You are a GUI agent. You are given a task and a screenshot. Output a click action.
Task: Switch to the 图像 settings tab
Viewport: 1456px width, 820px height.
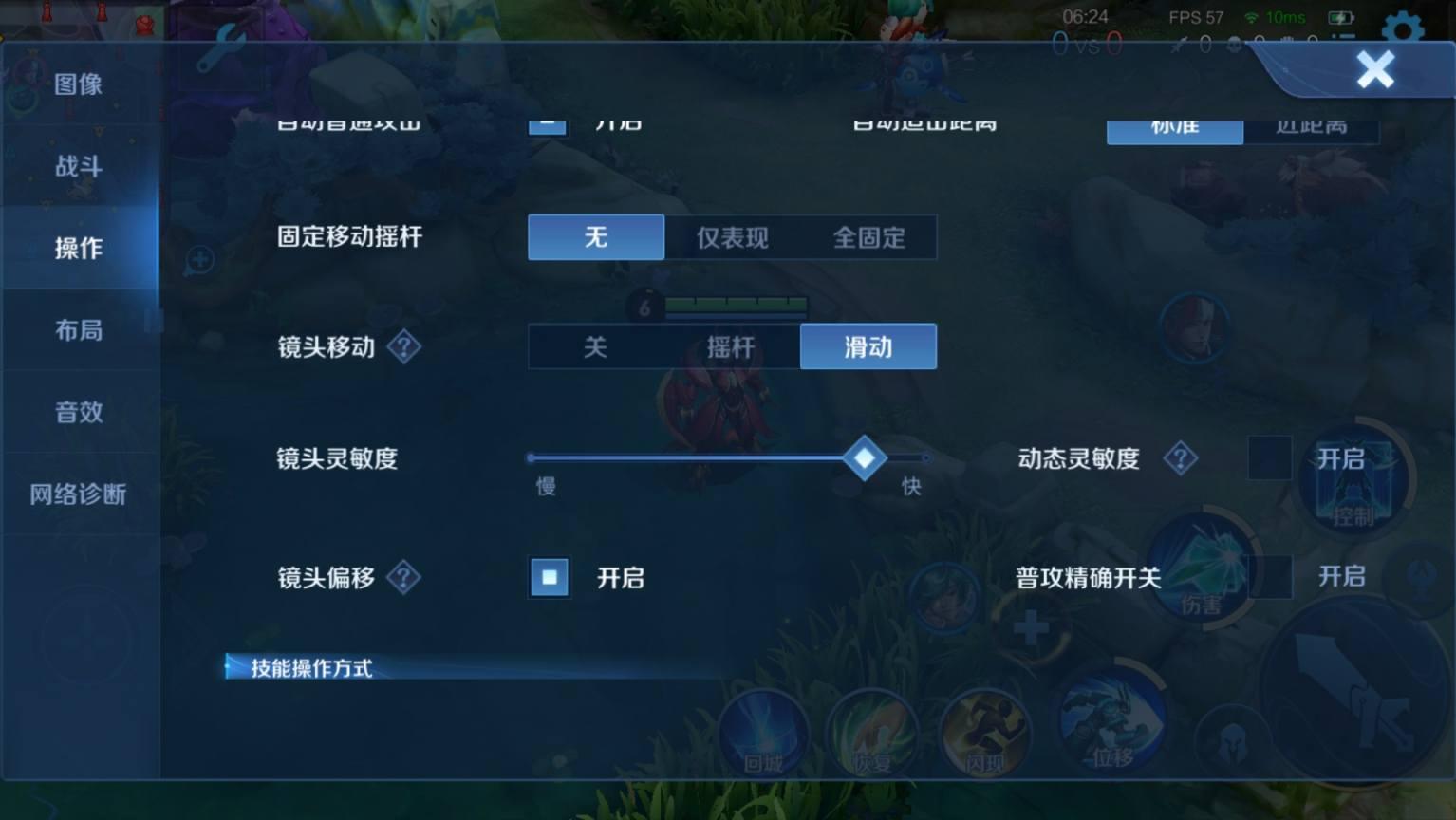tap(79, 84)
